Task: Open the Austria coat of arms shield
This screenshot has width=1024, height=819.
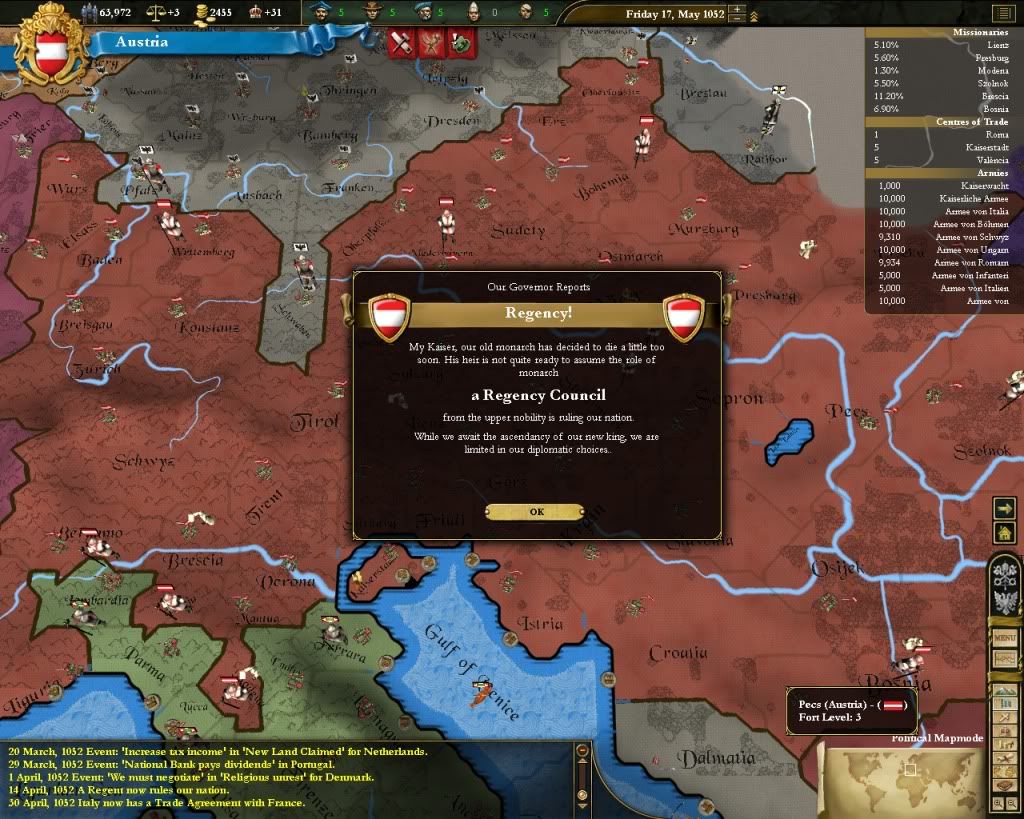Action: pos(51,46)
